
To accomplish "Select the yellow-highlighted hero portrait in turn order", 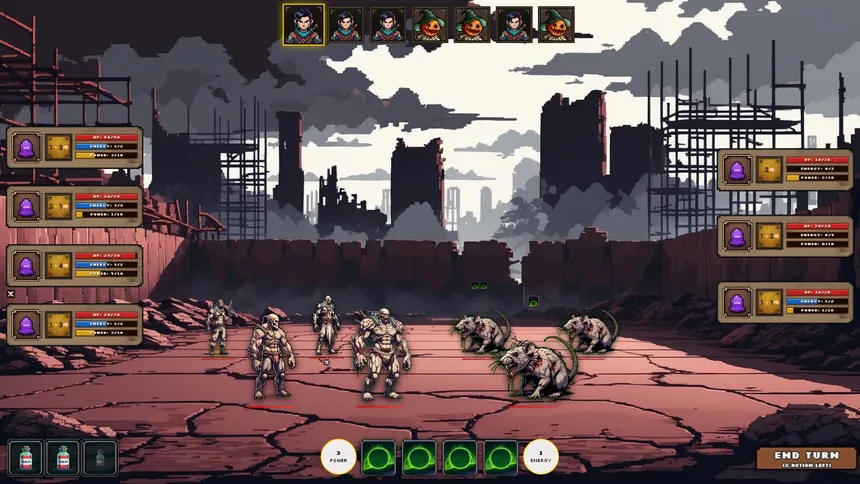I will pos(302,25).
